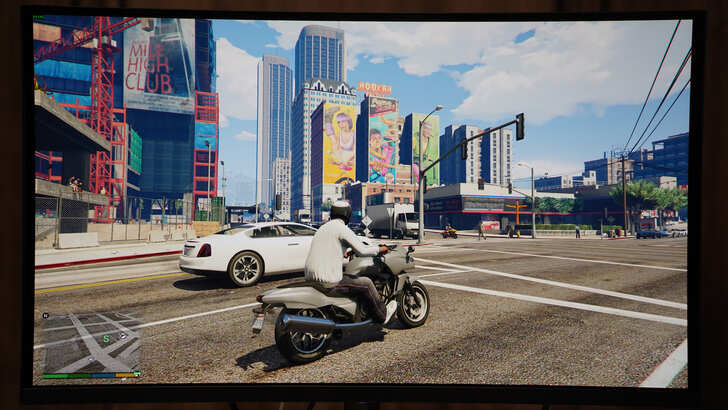Viewport: 728px width, 410px height.
Task: Select the green S marker on the minimap
Action: (106, 338)
